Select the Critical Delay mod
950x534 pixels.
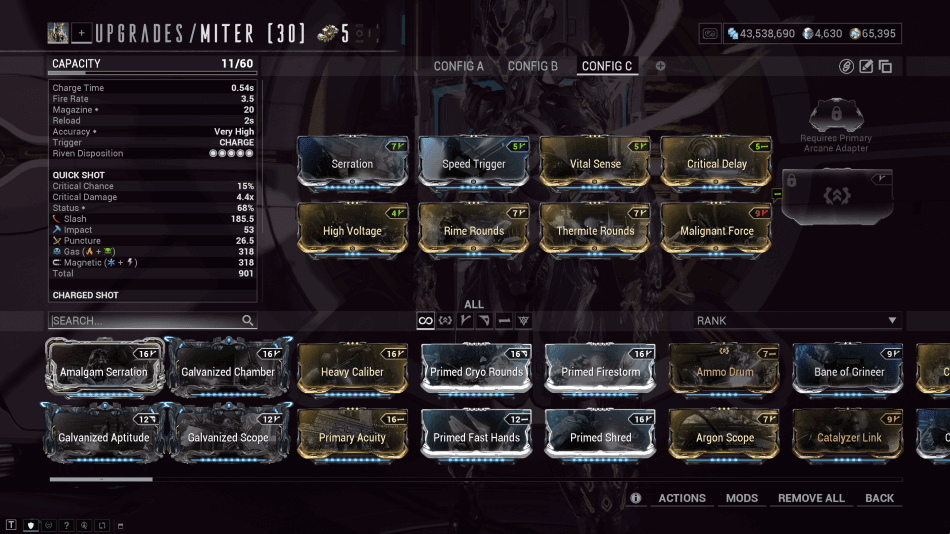point(717,163)
